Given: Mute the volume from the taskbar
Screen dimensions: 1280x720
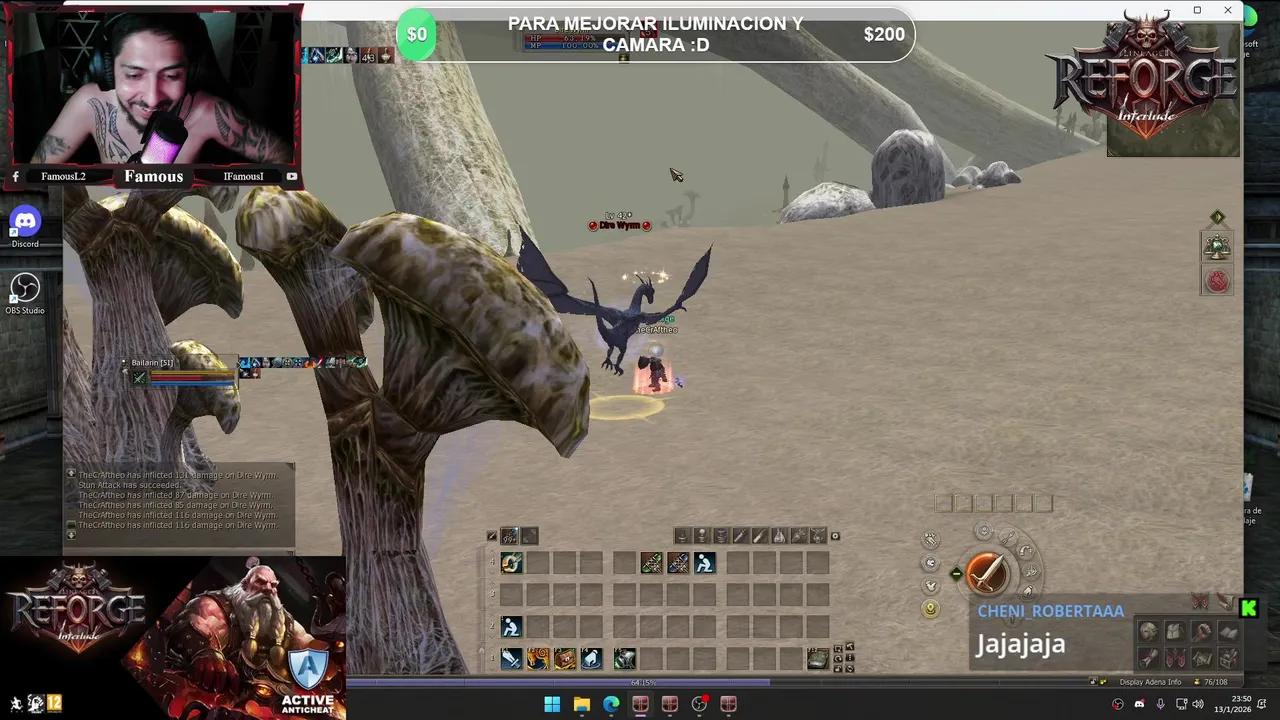Looking at the screenshot, I should point(1197,705).
